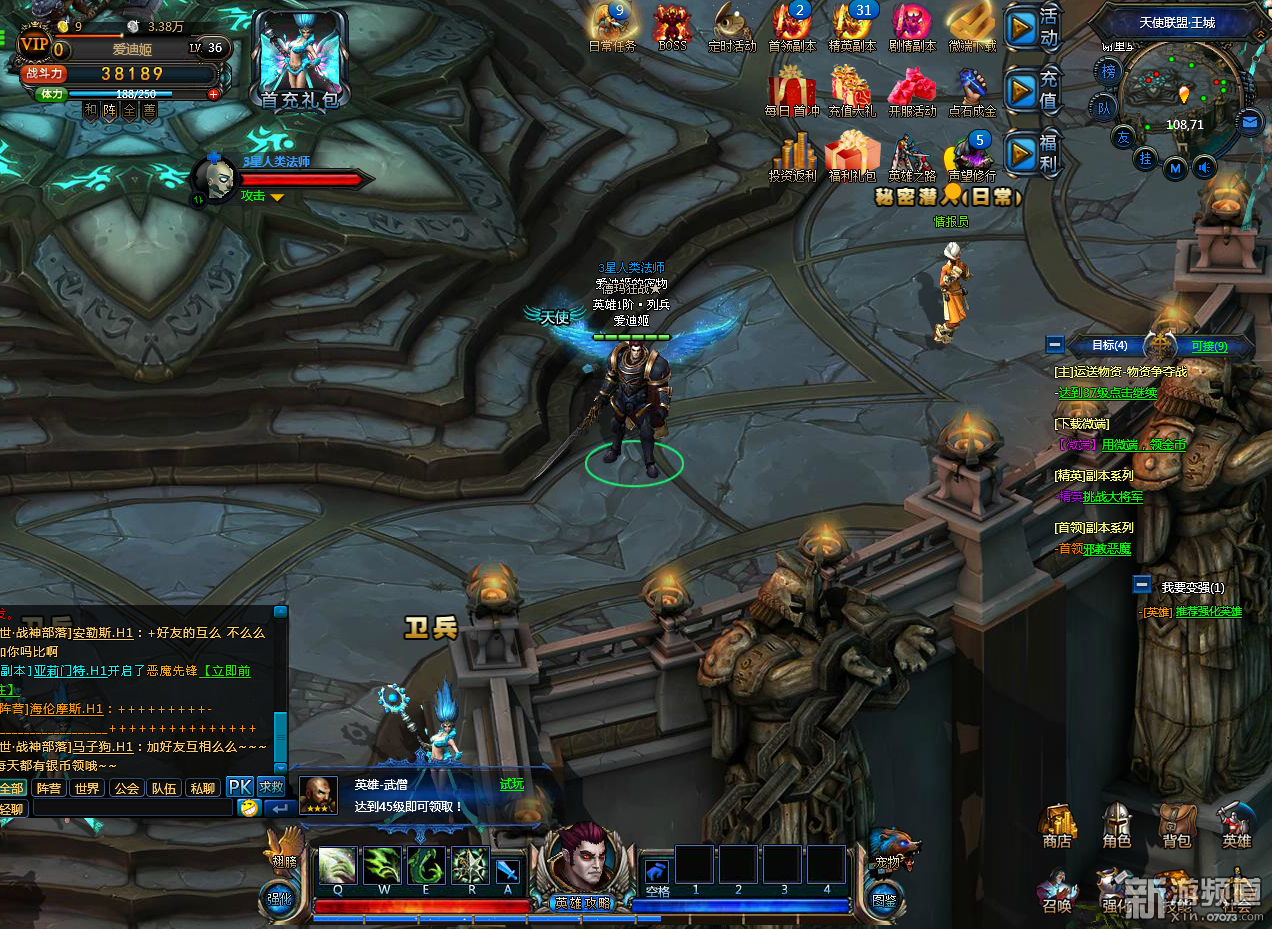Screen dimensions: 1272x929
Task: Open the mail envelope beside the minimap
Action: pyautogui.click(x=1249, y=123)
